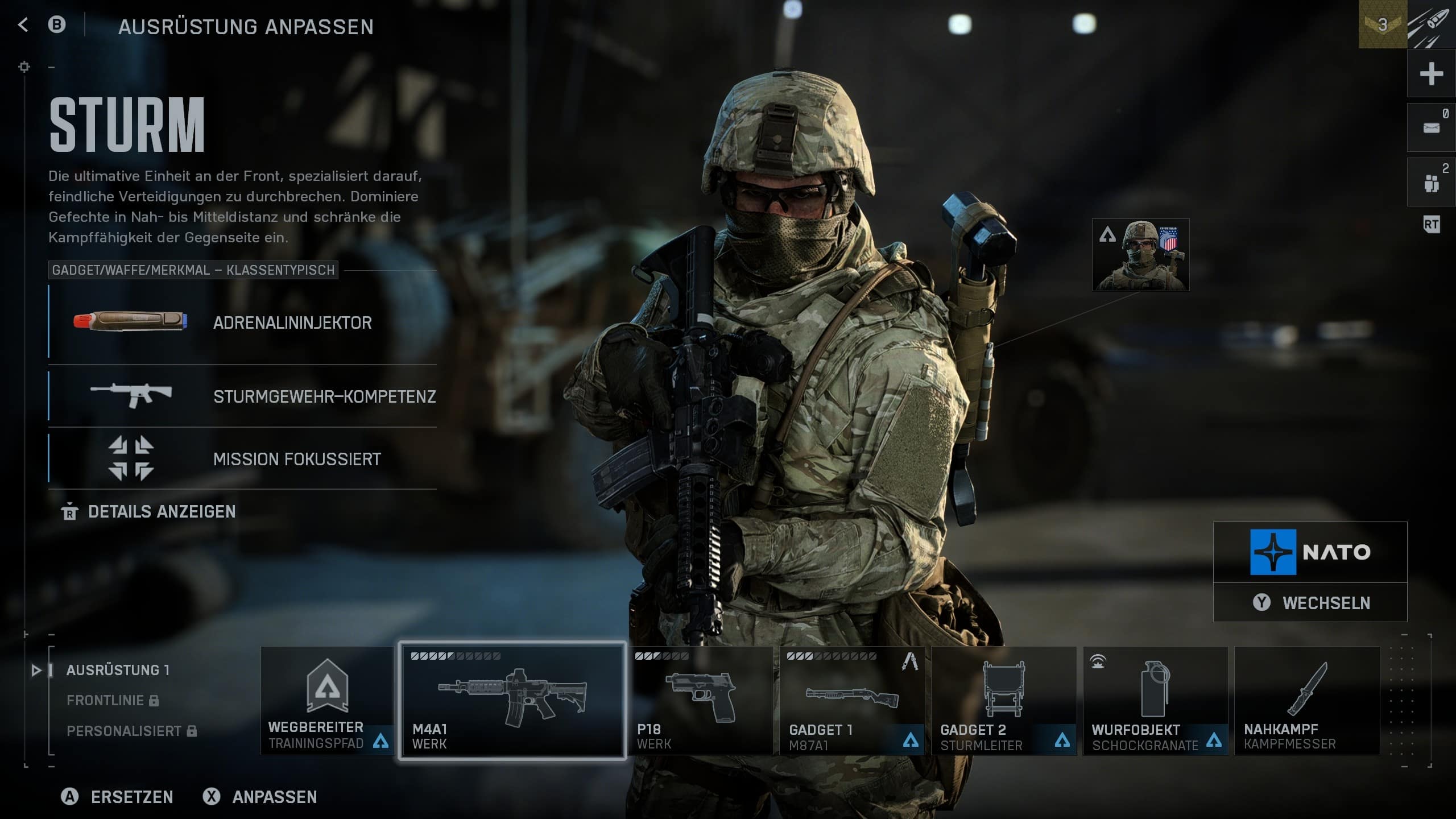Select the P18 sidearm slot
Image resolution: width=1456 pixels, height=819 pixels.
[700, 701]
